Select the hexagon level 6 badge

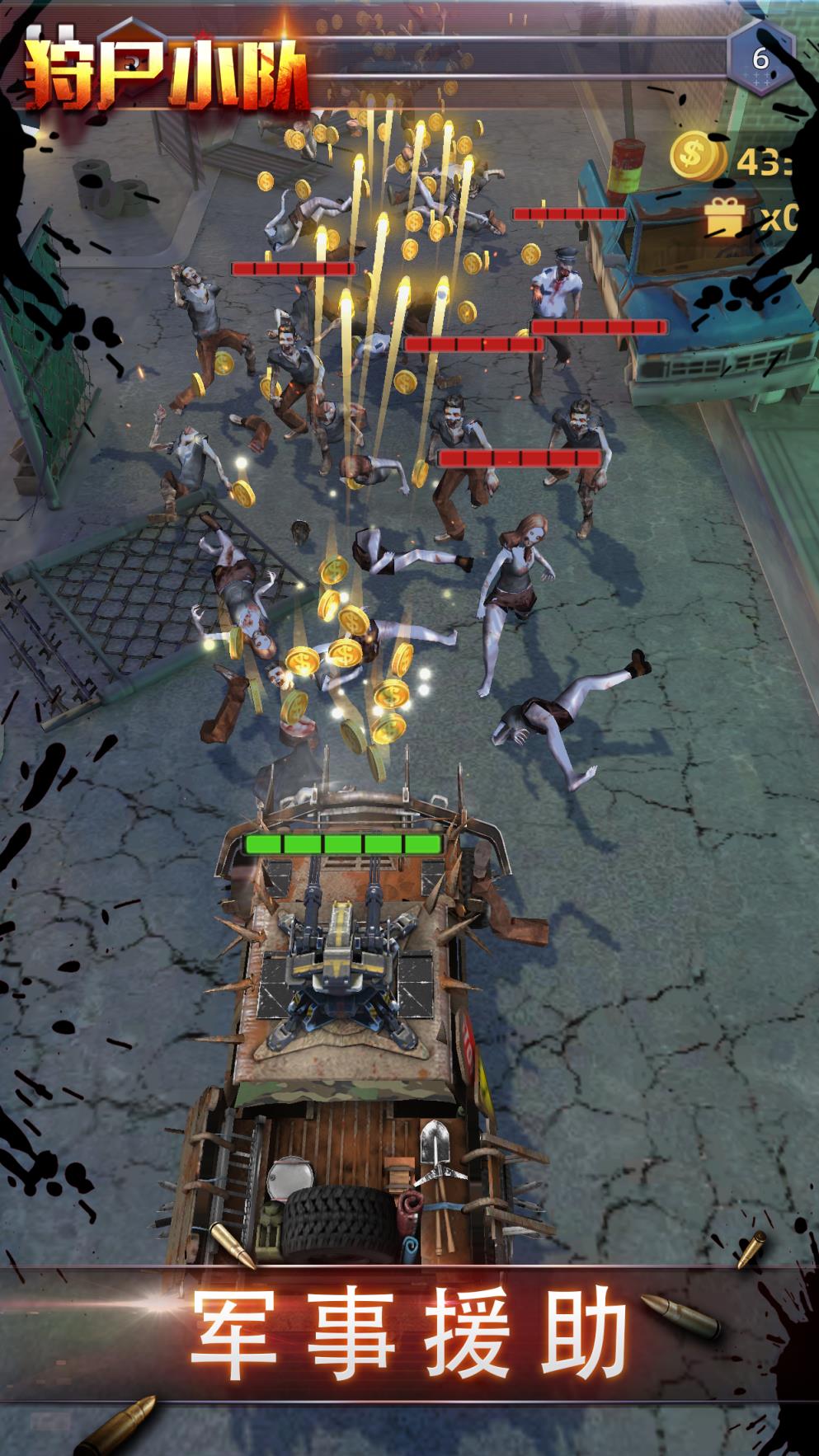tap(760, 58)
